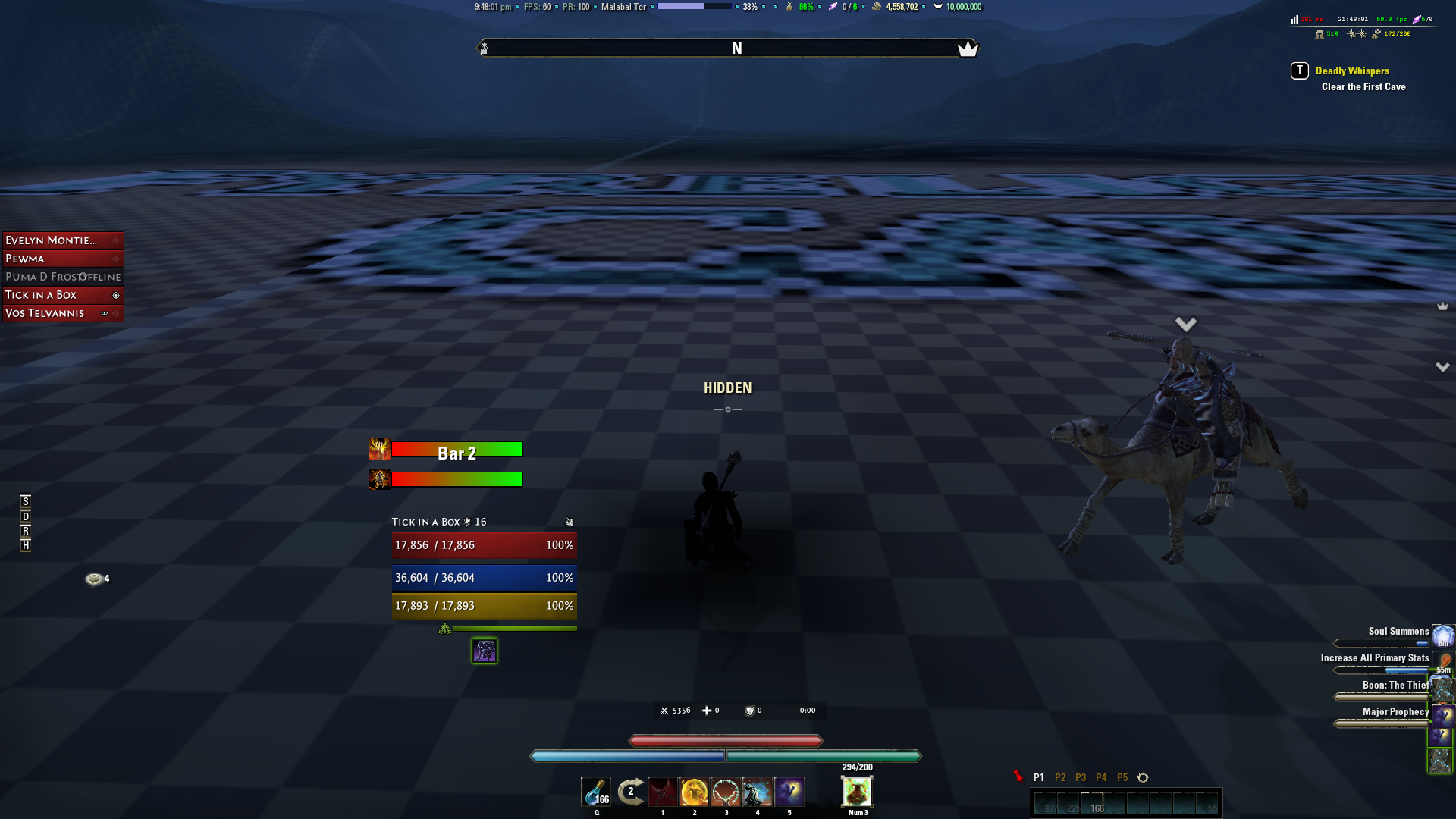
Task: Cast the golden orb skill in slot 2
Action: pyautogui.click(x=694, y=791)
